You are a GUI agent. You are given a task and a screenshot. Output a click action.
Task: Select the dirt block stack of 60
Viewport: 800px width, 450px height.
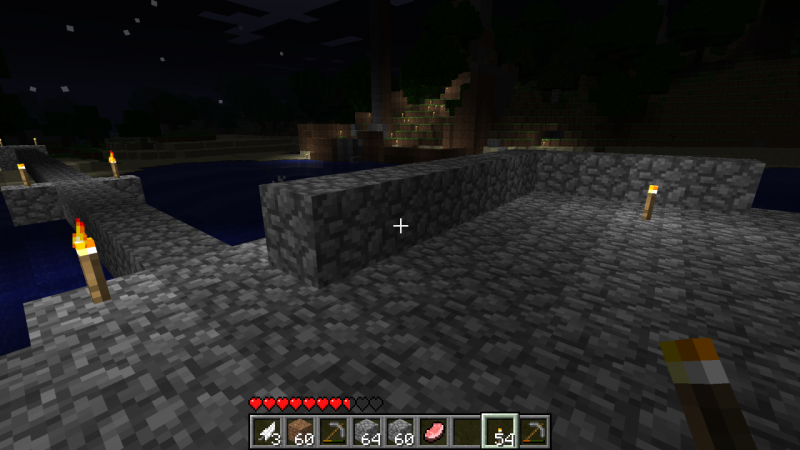click(x=299, y=431)
